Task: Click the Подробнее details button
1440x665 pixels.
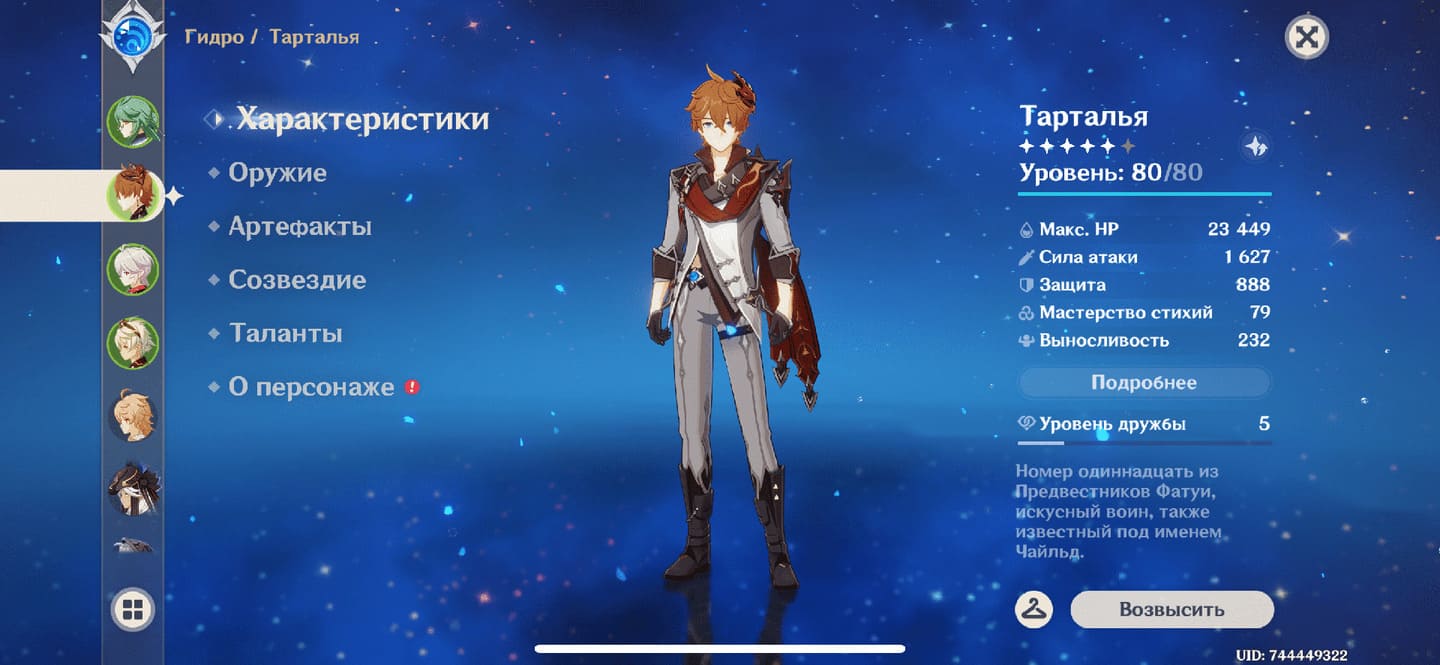Action: click(1144, 383)
